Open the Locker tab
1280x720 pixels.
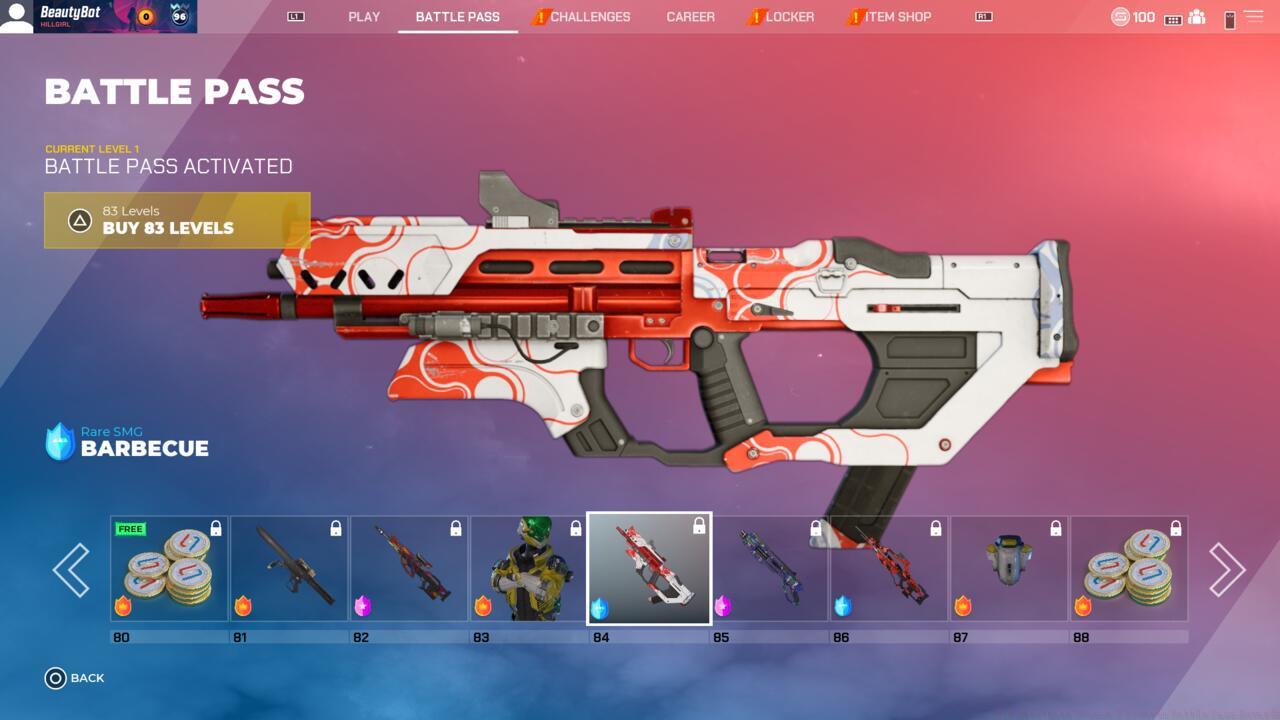coord(789,17)
